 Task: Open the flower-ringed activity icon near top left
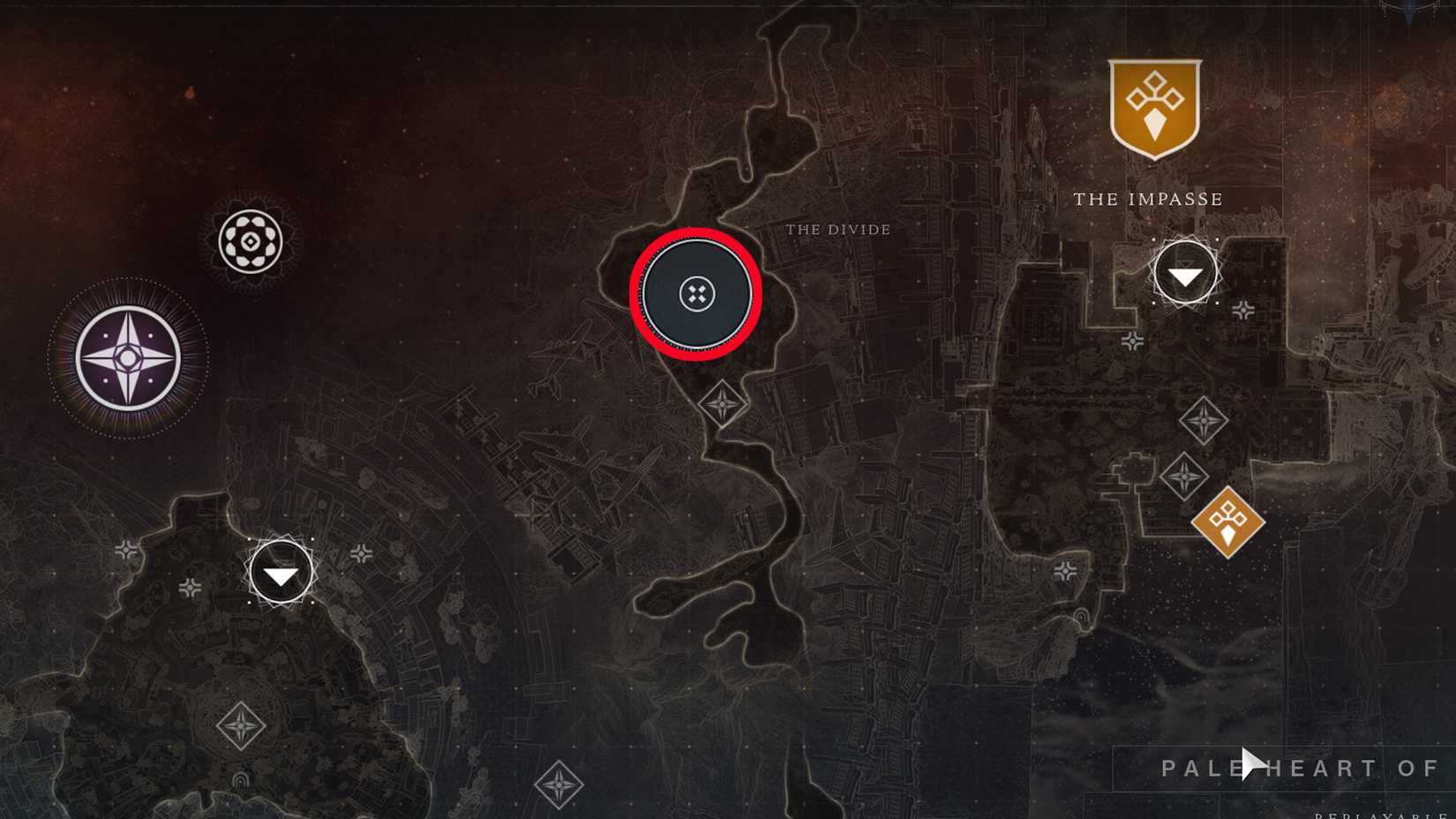248,240
